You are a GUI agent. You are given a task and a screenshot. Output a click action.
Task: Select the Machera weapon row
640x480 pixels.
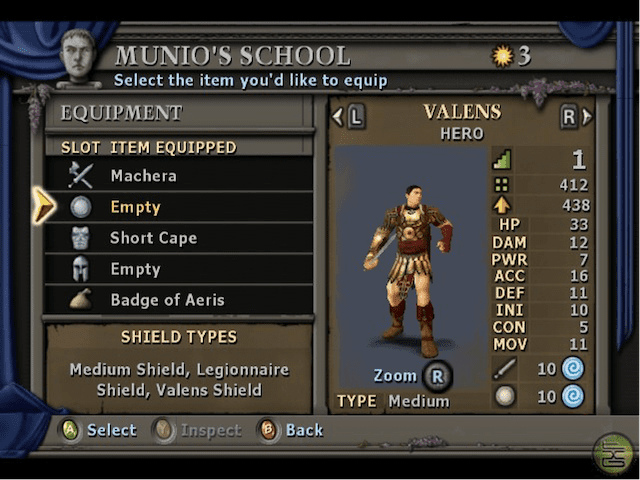click(x=180, y=176)
